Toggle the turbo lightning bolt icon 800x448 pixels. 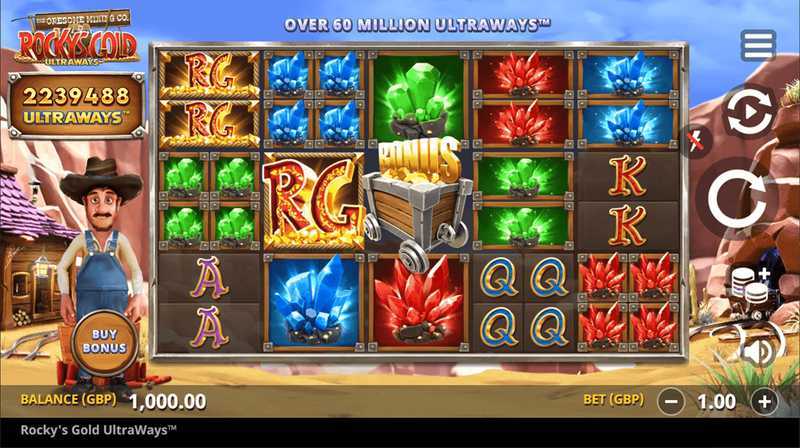[694, 141]
